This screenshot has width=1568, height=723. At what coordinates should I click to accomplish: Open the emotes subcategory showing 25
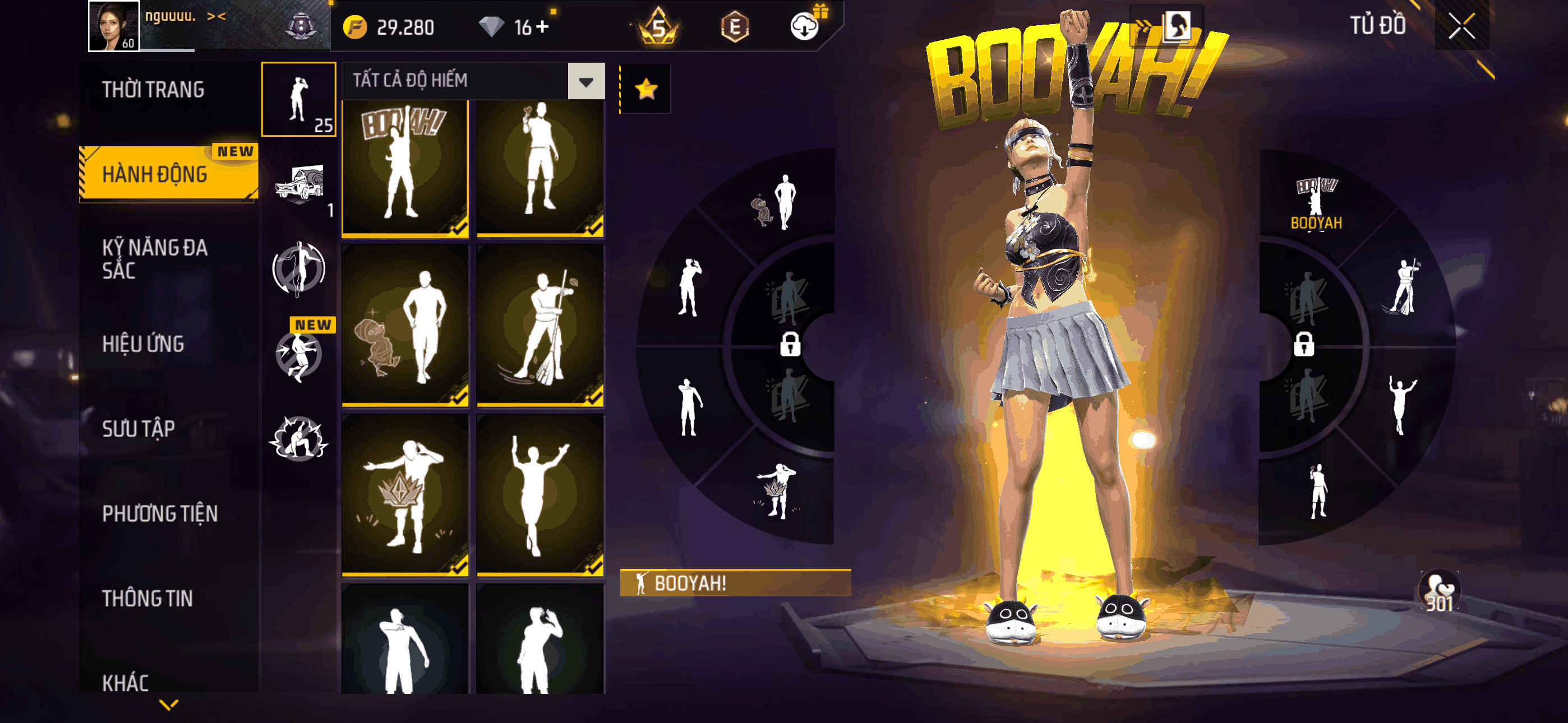pyautogui.click(x=299, y=99)
